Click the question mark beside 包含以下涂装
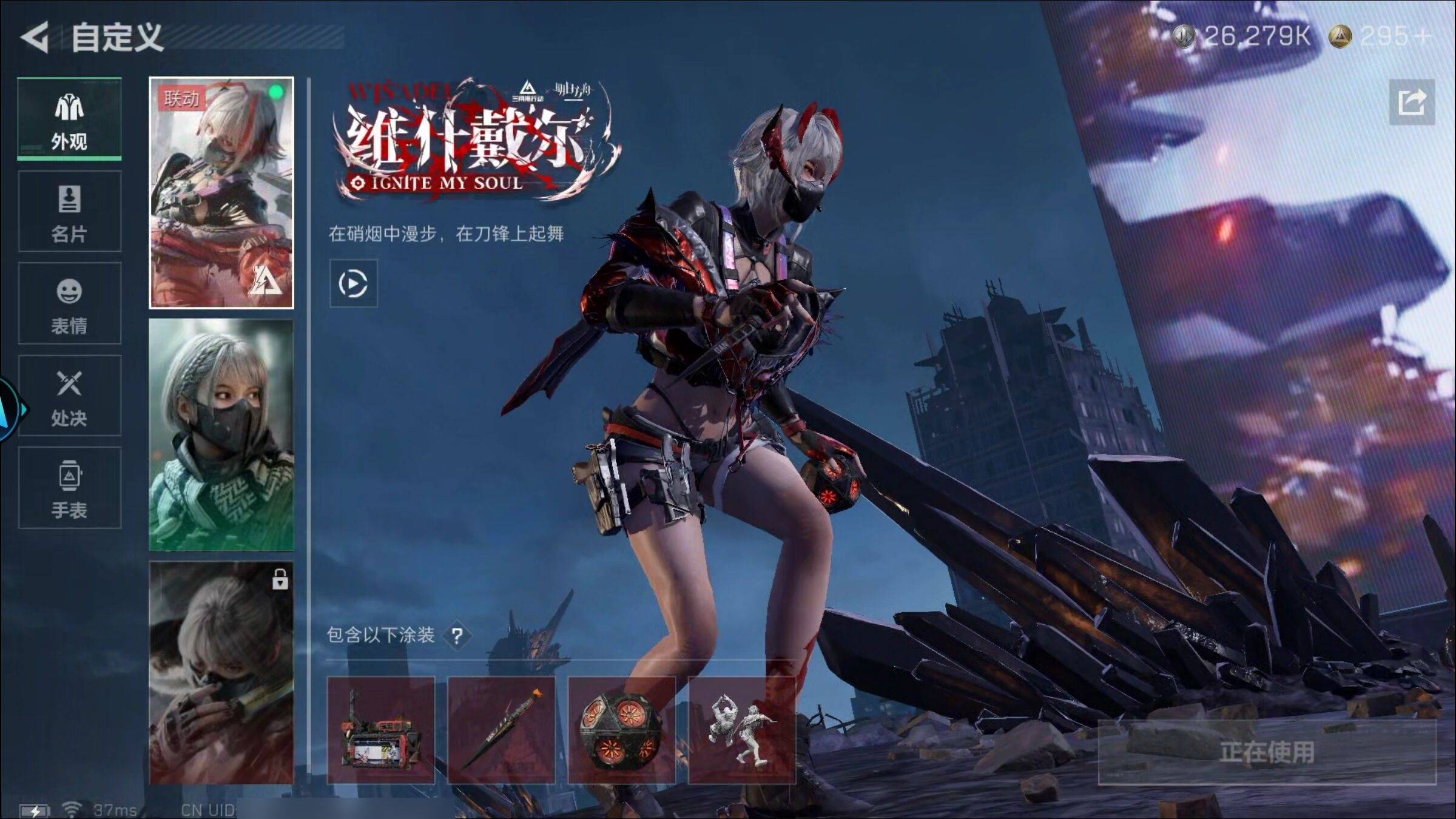 click(x=457, y=636)
